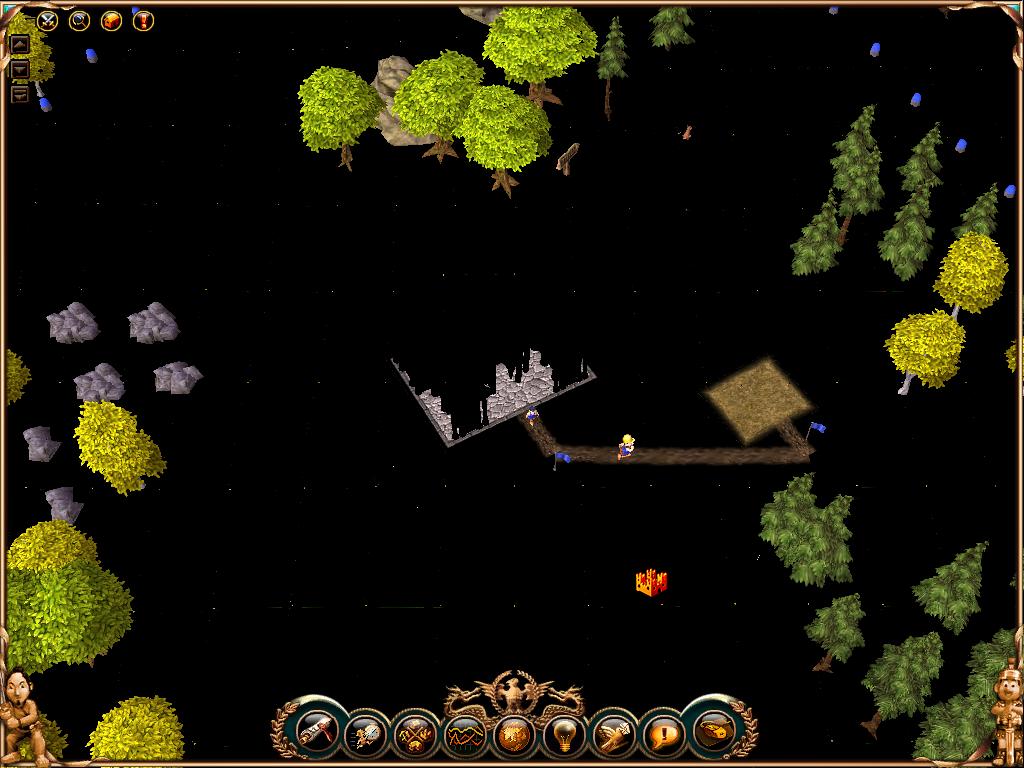This screenshot has width=1024, height=768.
Task: Show the statistics line graph
Action: (464, 737)
